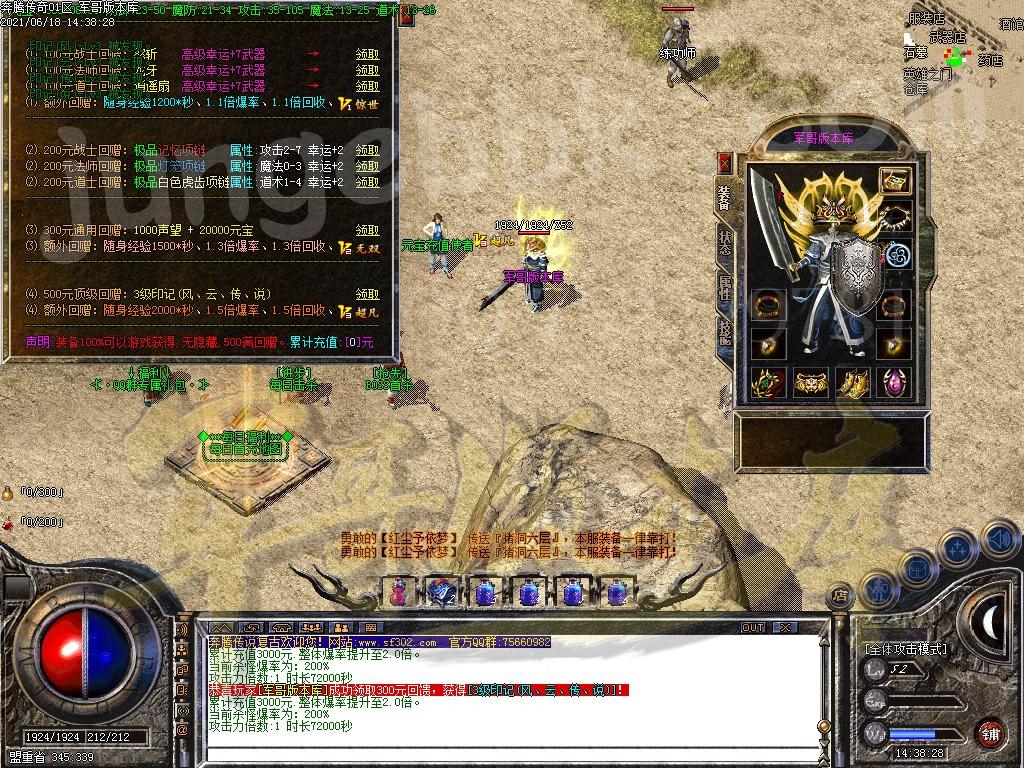Select the spiked necklace equipment slot
This screenshot has height=768, width=1024.
click(895, 217)
